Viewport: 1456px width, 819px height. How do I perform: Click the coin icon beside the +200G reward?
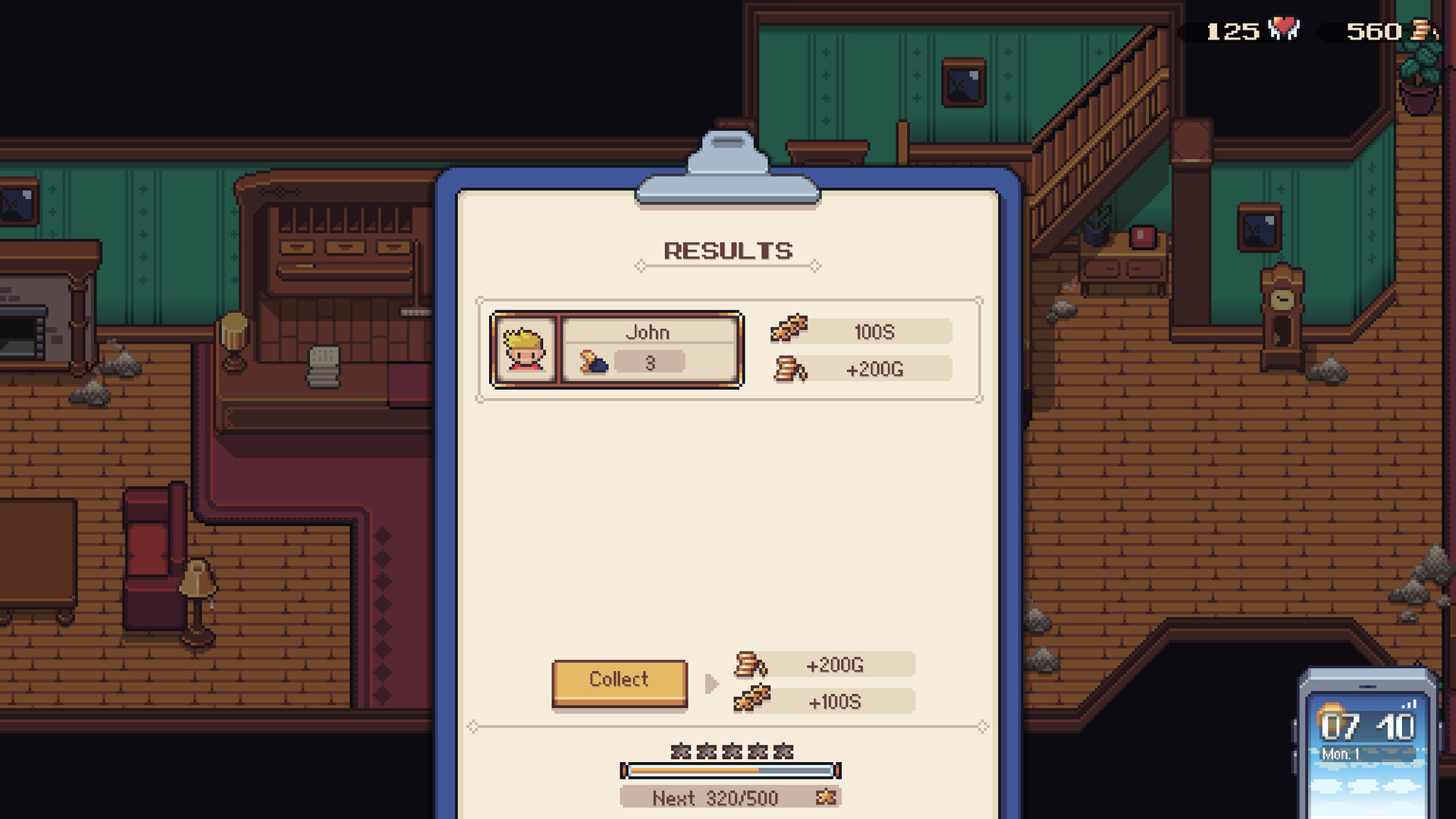point(751,664)
